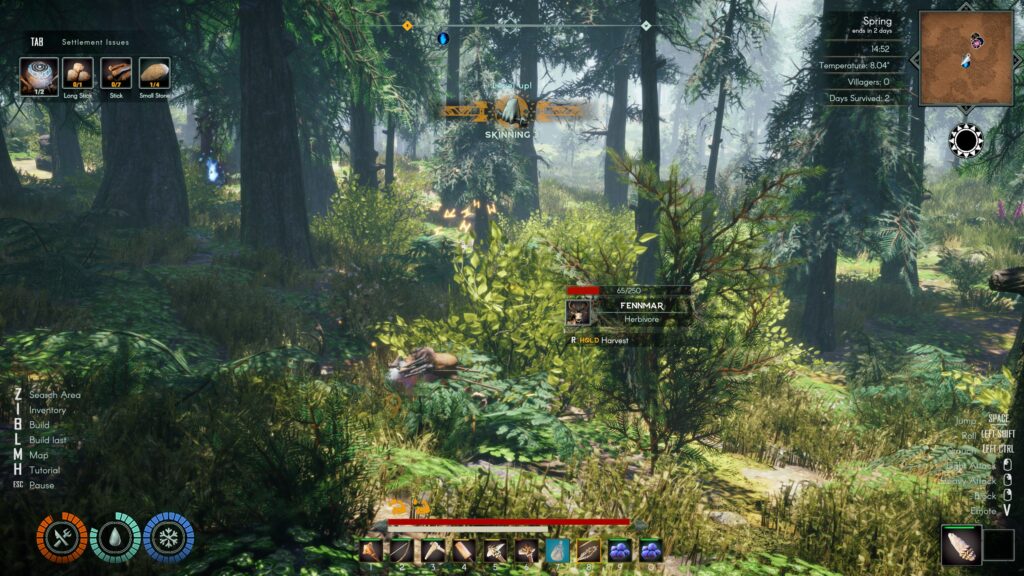
Task: Open the Build shortcut entry
Action: [40, 425]
